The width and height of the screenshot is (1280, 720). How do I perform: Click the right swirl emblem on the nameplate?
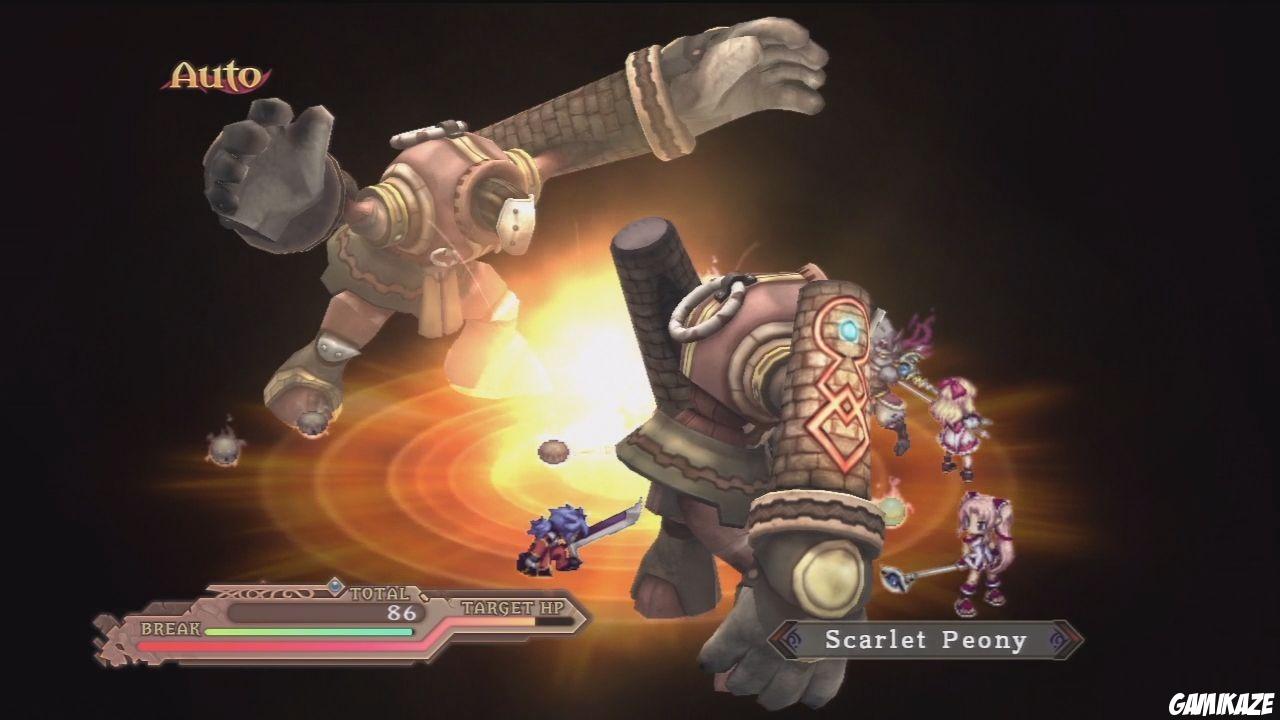pos(1056,641)
